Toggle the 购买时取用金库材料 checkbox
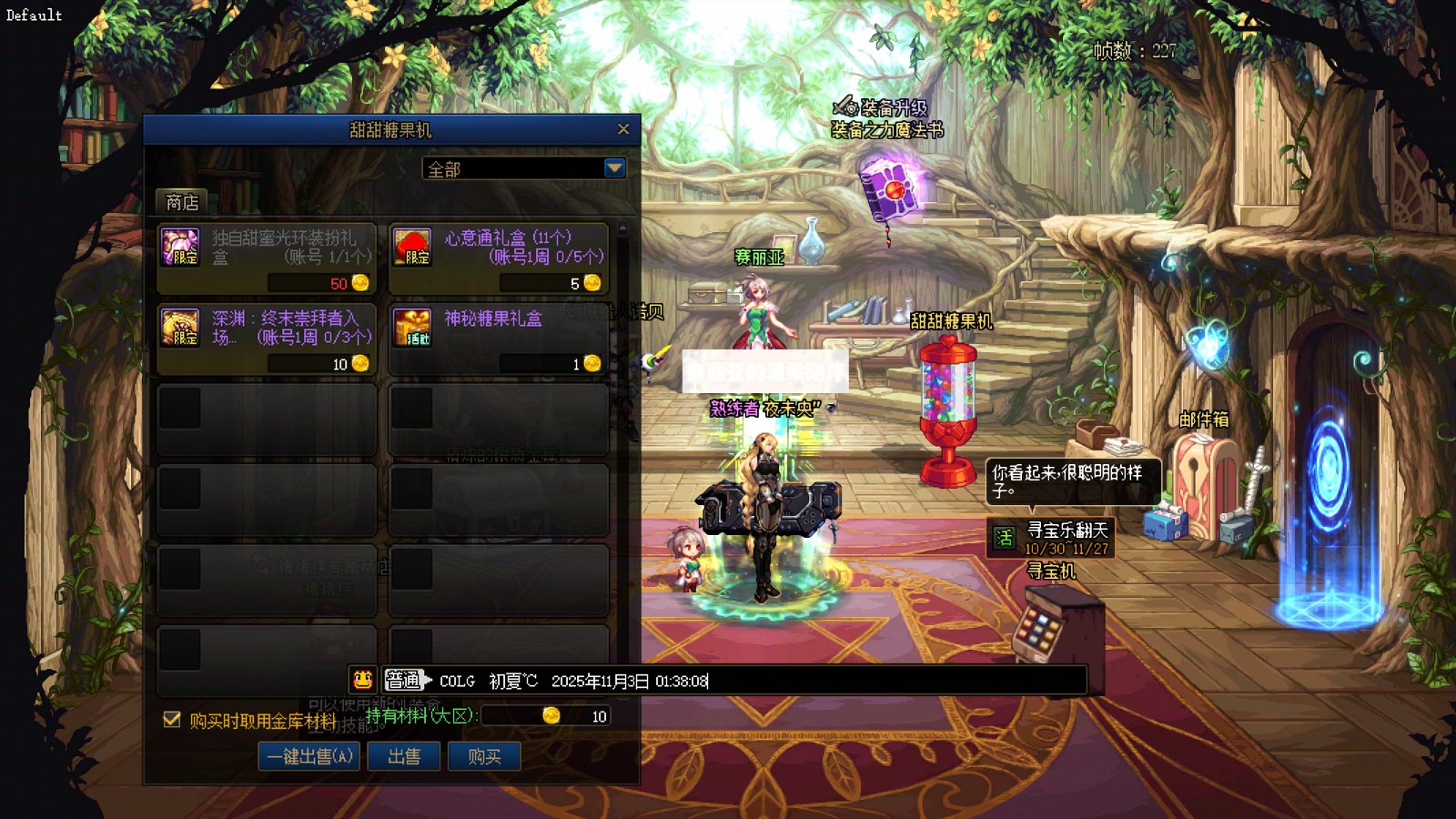1456x819 pixels. [x=171, y=720]
